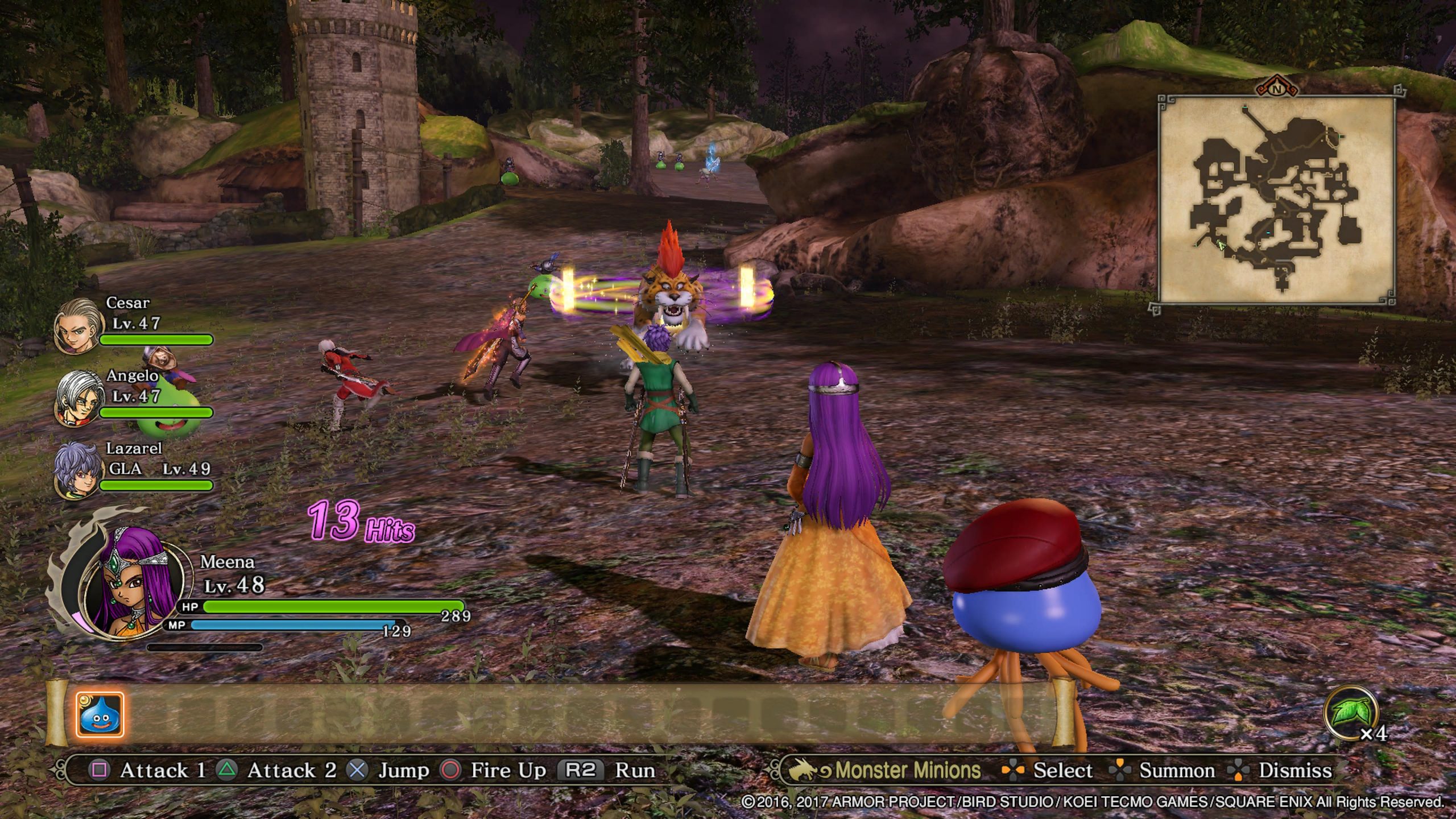Select the blue slime monster medal slot
Image resolution: width=1456 pixels, height=819 pixels.
coord(100,714)
